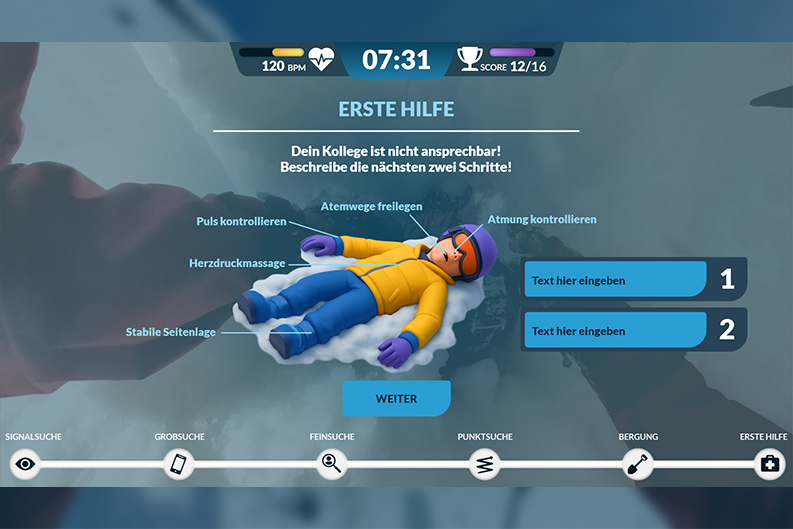Choose the Puls kontrollieren label
Image resolution: width=793 pixels, height=529 pixels.
[x=241, y=221]
